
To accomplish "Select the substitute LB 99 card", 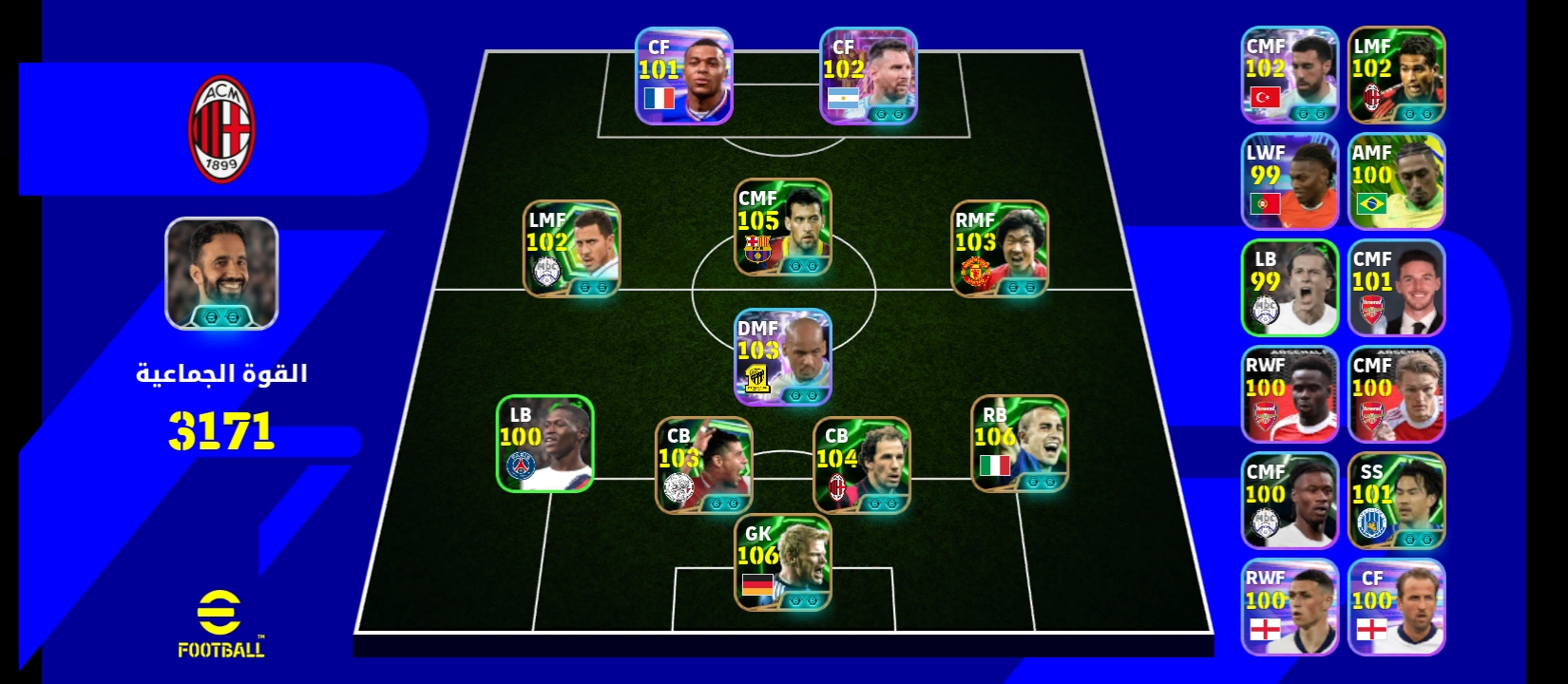I will pyautogui.click(x=1290, y=288).
